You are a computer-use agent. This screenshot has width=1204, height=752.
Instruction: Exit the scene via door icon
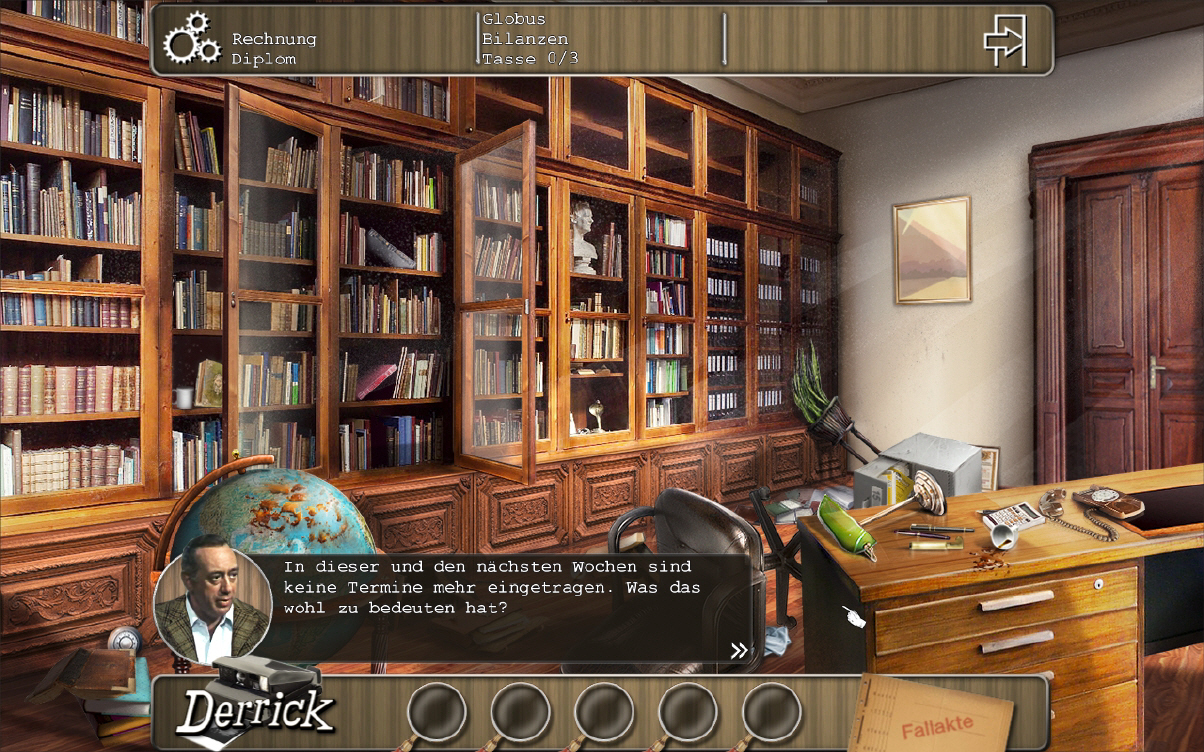(1005, 40)
